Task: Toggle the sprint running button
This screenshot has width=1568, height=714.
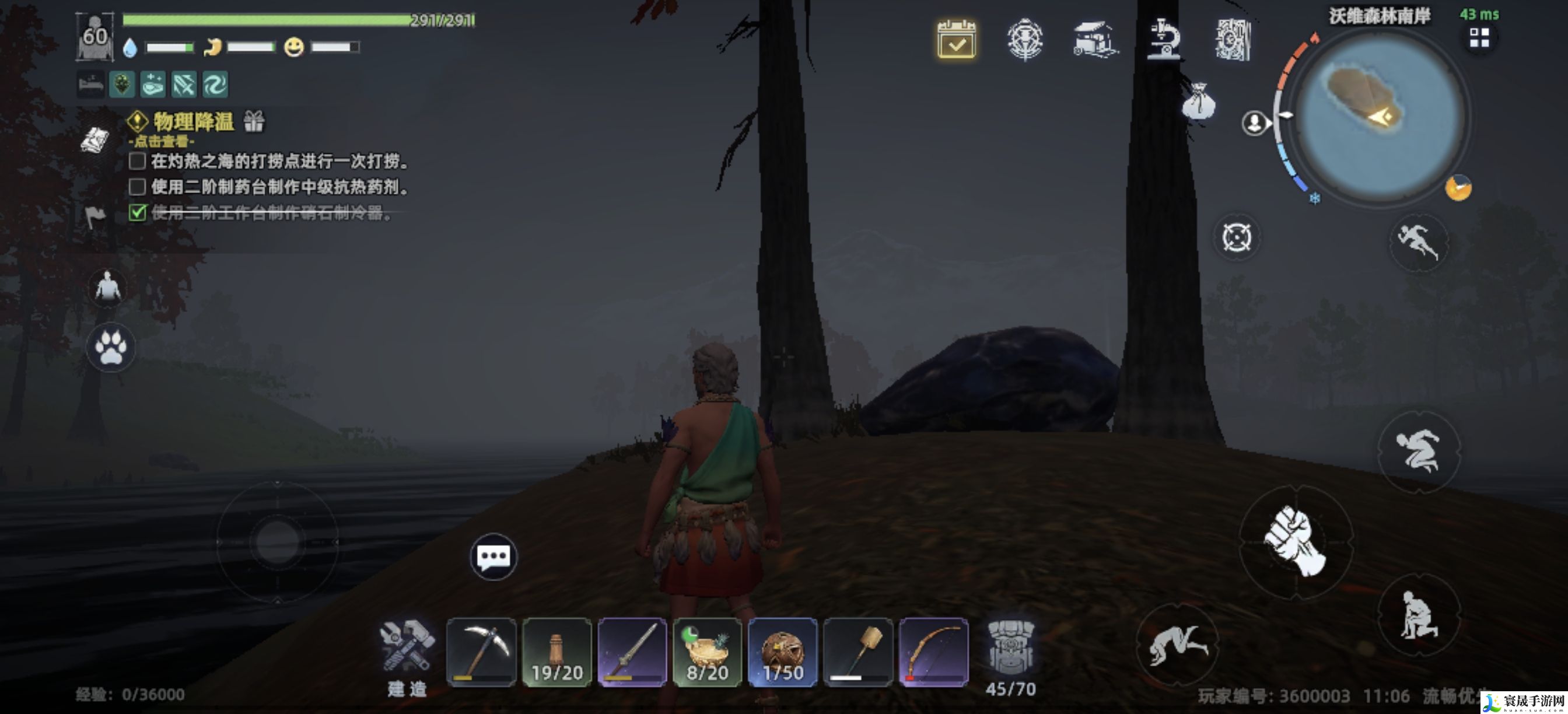Action: [1418, 242]
